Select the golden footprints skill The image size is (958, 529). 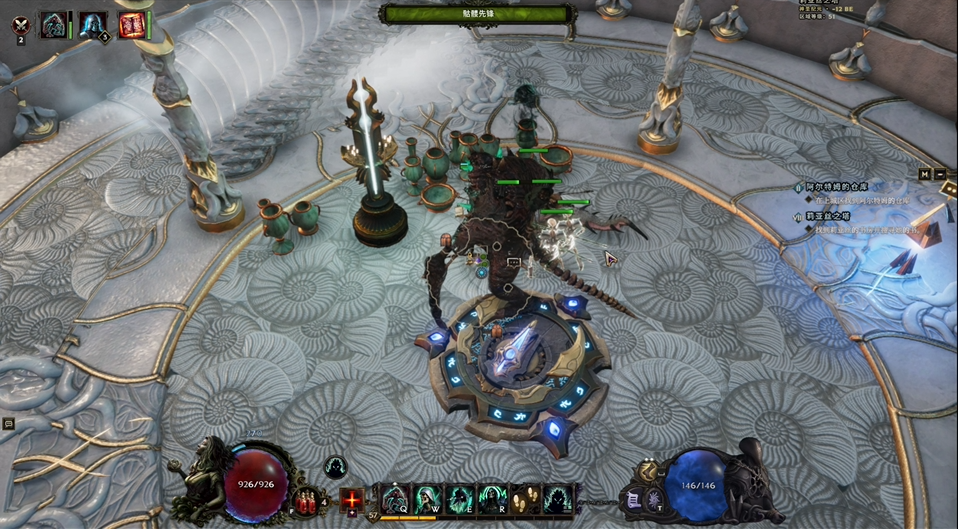(522, 497)
